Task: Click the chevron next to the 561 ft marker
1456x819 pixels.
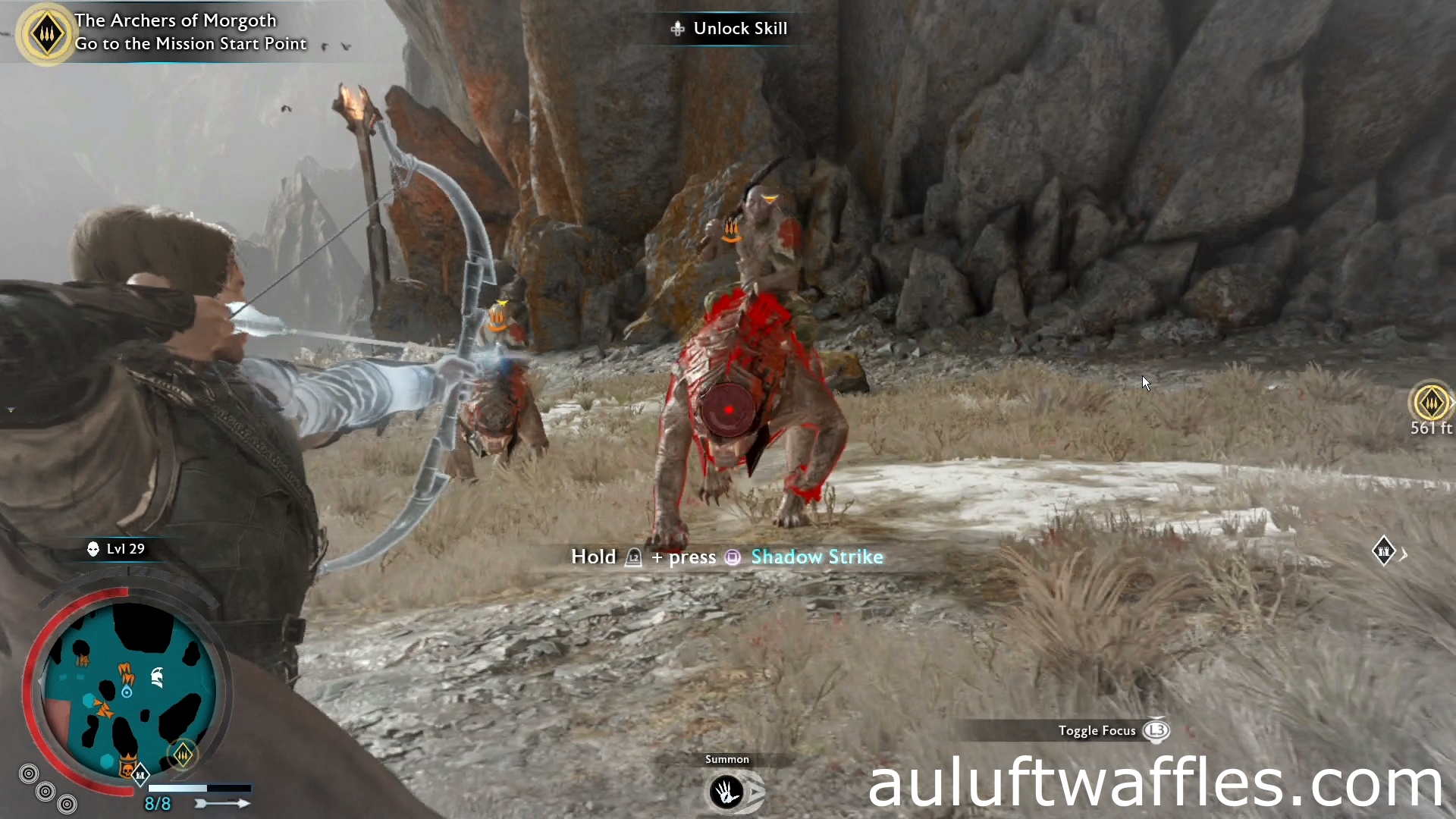Action: (x=1453, y=402)
